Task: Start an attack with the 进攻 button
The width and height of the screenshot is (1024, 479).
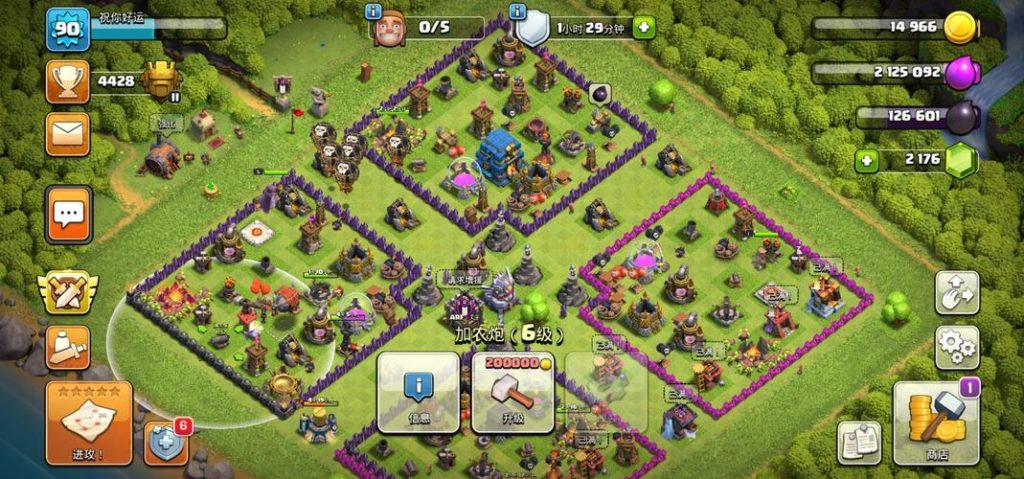Action: 88,422
